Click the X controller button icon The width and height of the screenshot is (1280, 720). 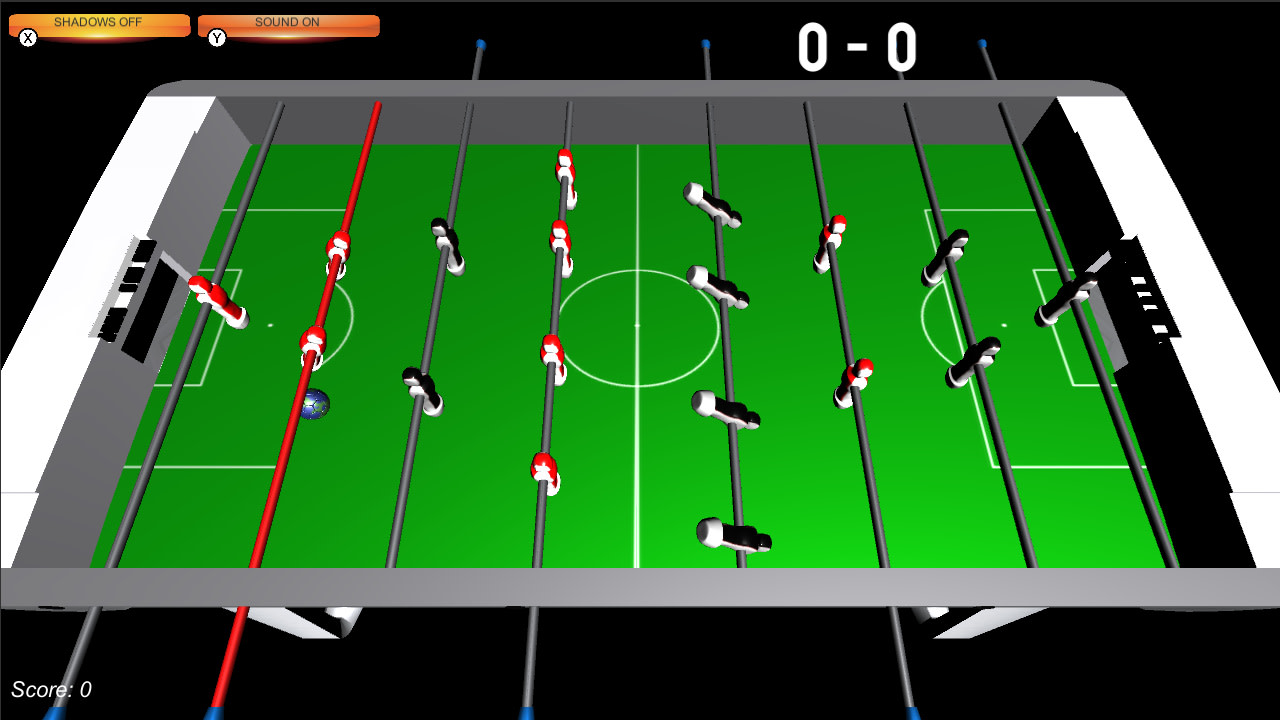click(x=28, y=37)
